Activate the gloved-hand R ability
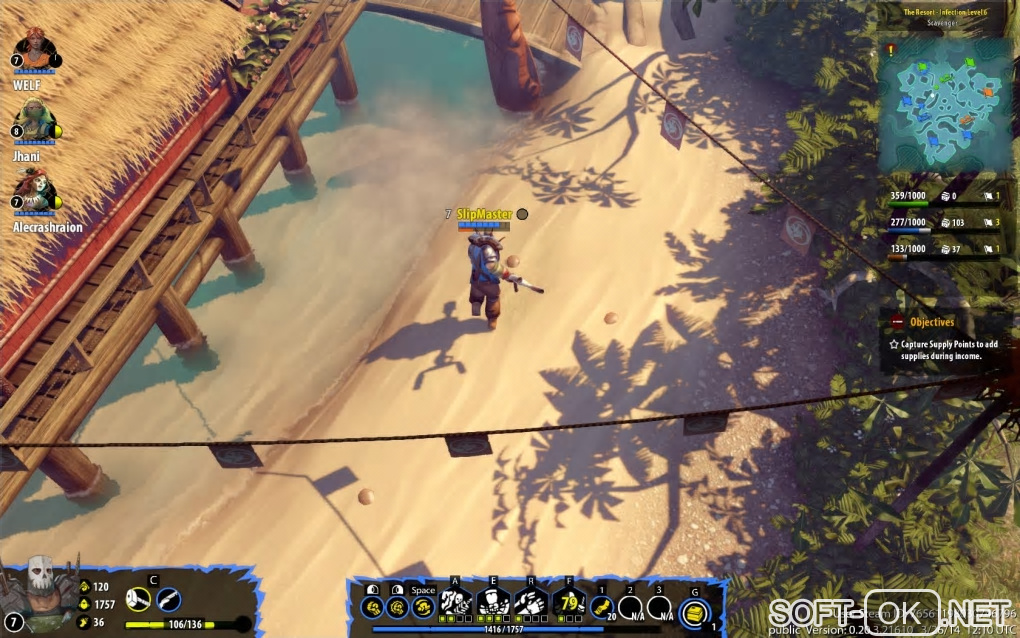 pyautogui.click(x=531, y=602)
